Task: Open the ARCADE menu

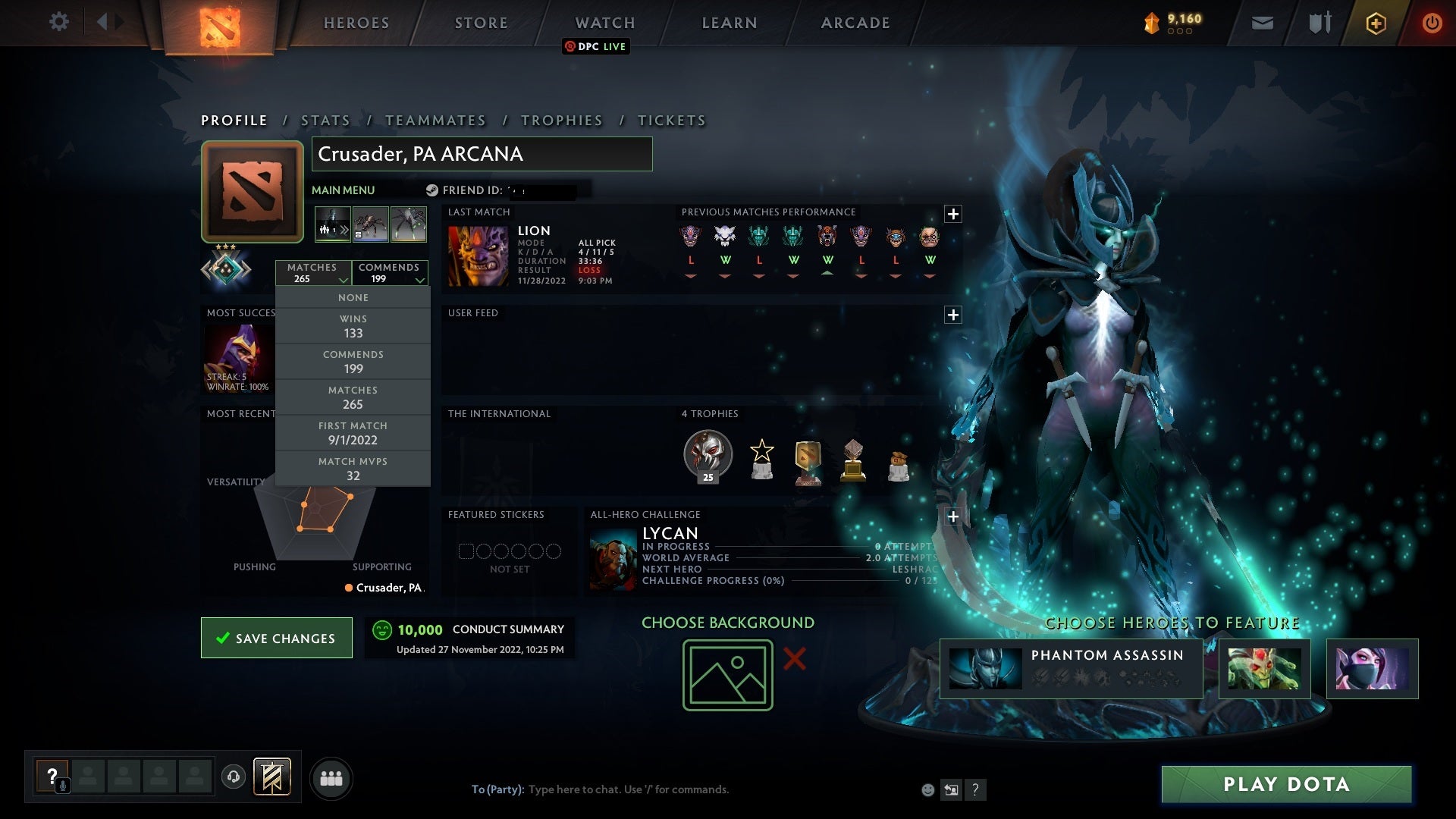Action: tap(855, 23)
